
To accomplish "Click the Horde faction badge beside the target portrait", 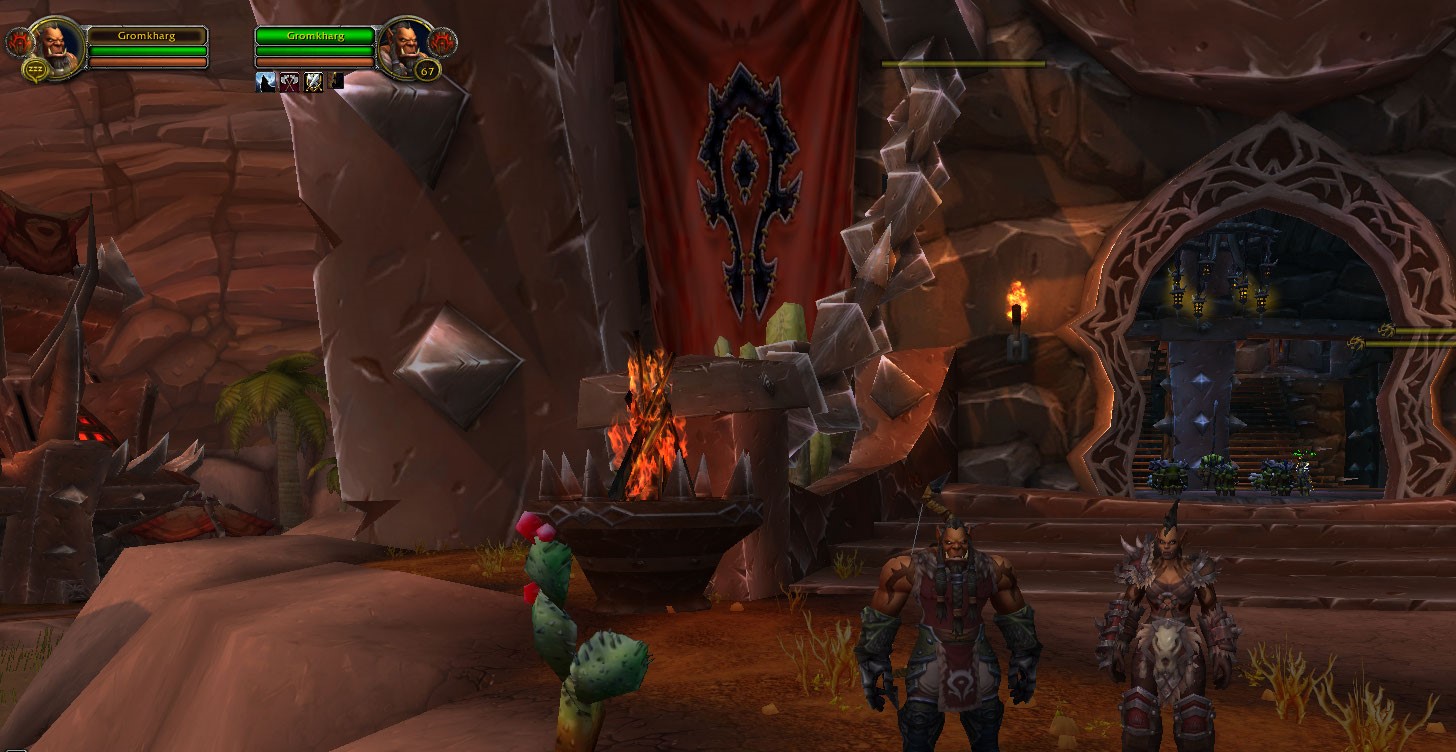I will 443,42.
